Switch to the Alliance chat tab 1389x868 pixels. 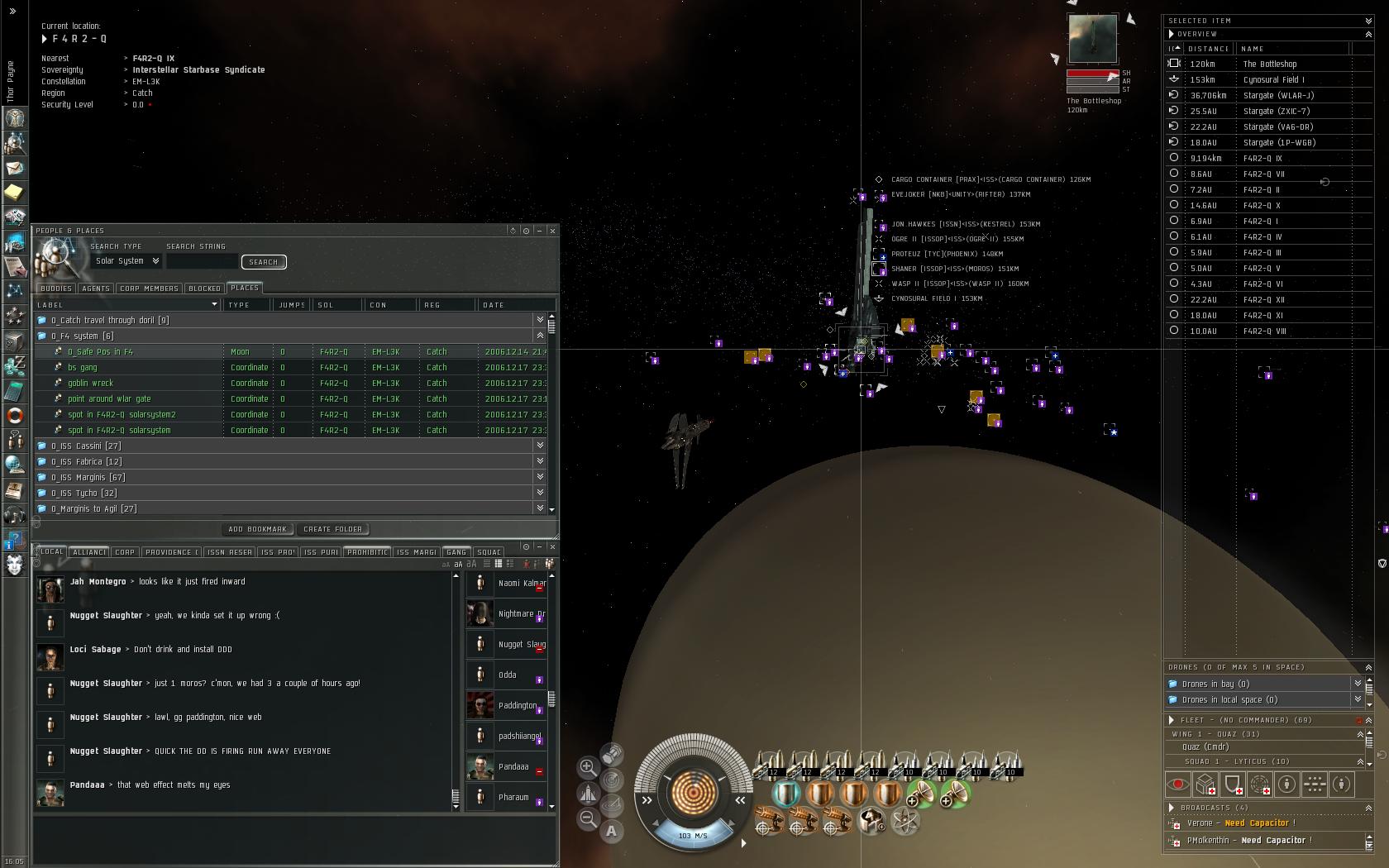[89, 552]
